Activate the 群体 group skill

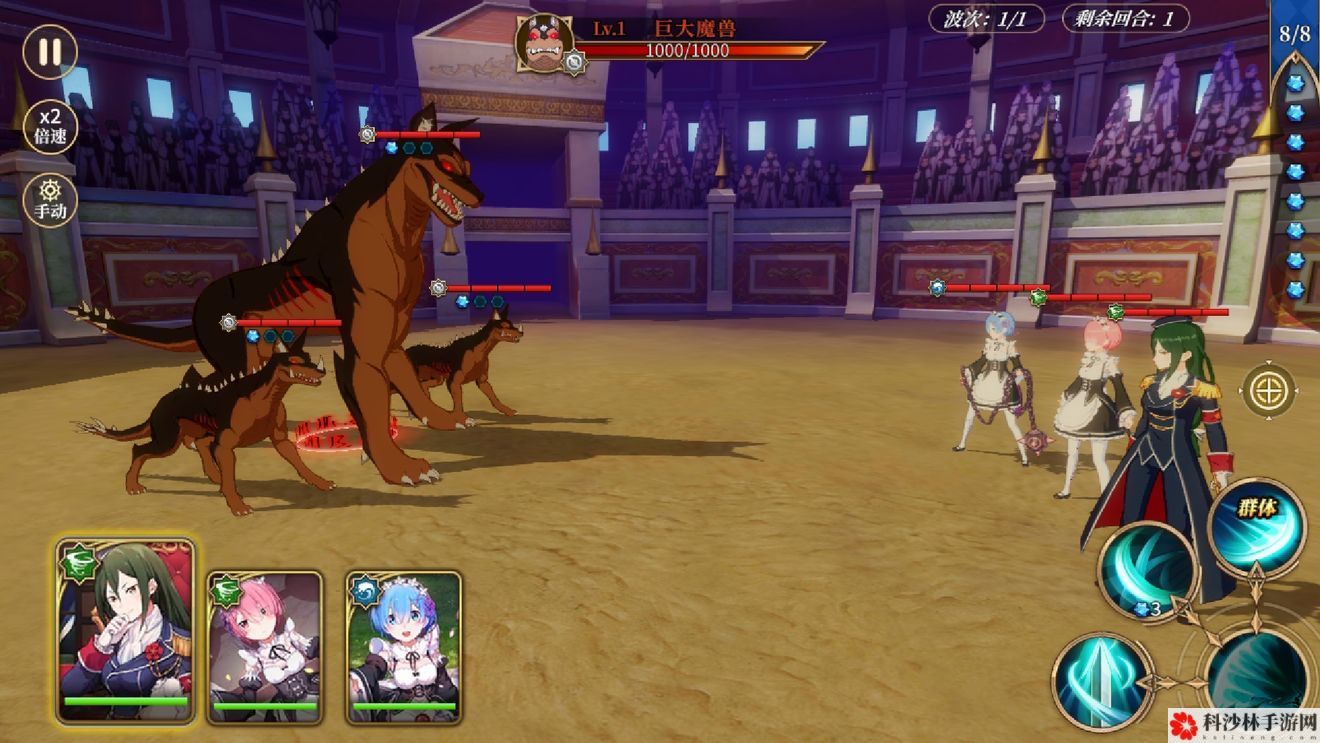click(x=1256, y=525)
